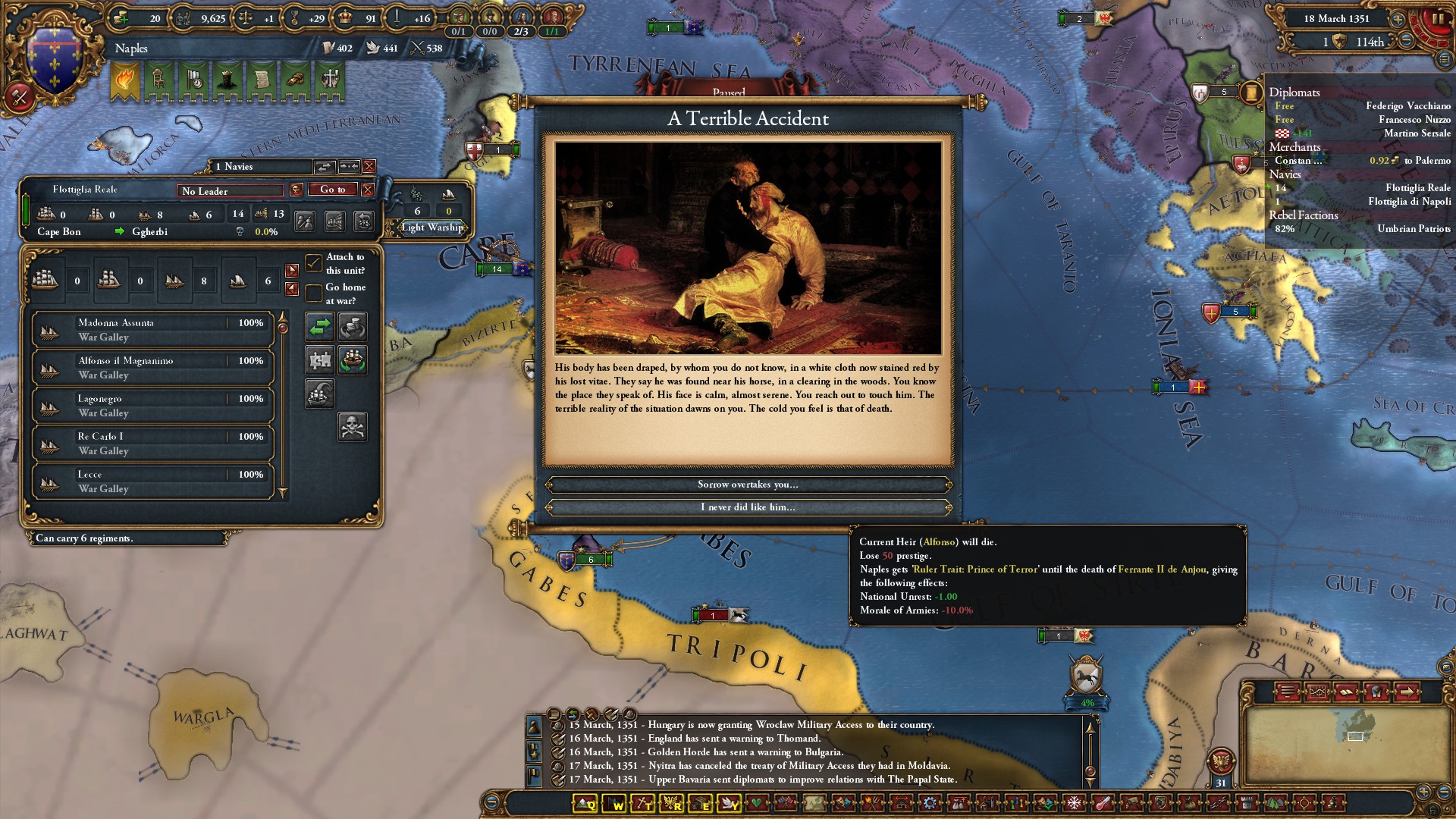This screenshot has width=1456, height=819.
Task: Click 'Go to' to center on Flottiglia Reale
Action: pyautogui.click(x=332, y=190)
